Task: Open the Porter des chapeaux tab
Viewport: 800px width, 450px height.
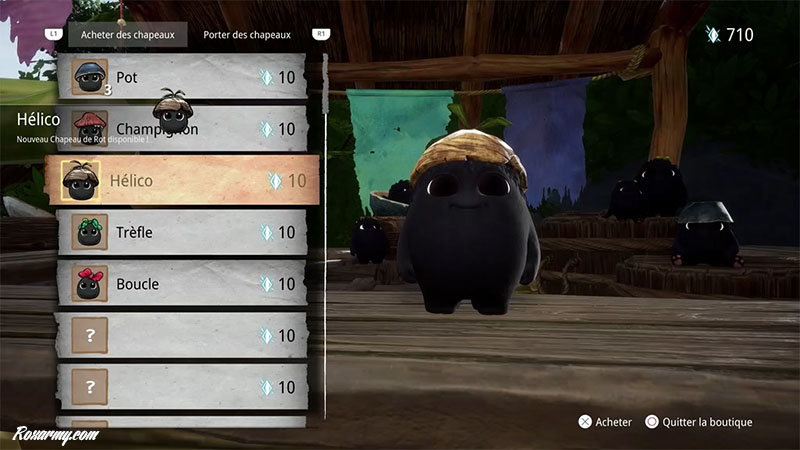Action: [249, 35]
